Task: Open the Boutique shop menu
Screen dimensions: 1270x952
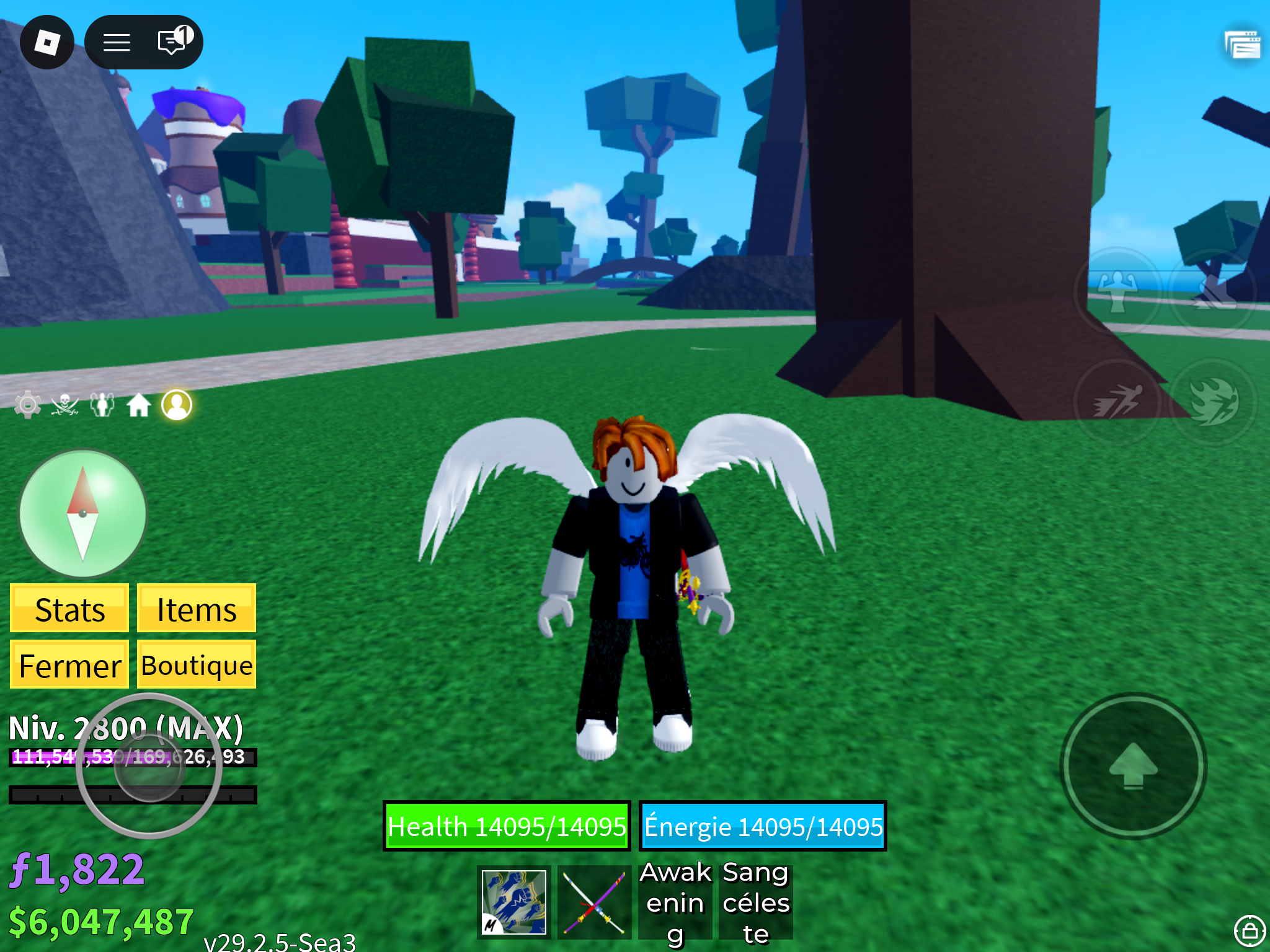Action: (x=196, y=664)
